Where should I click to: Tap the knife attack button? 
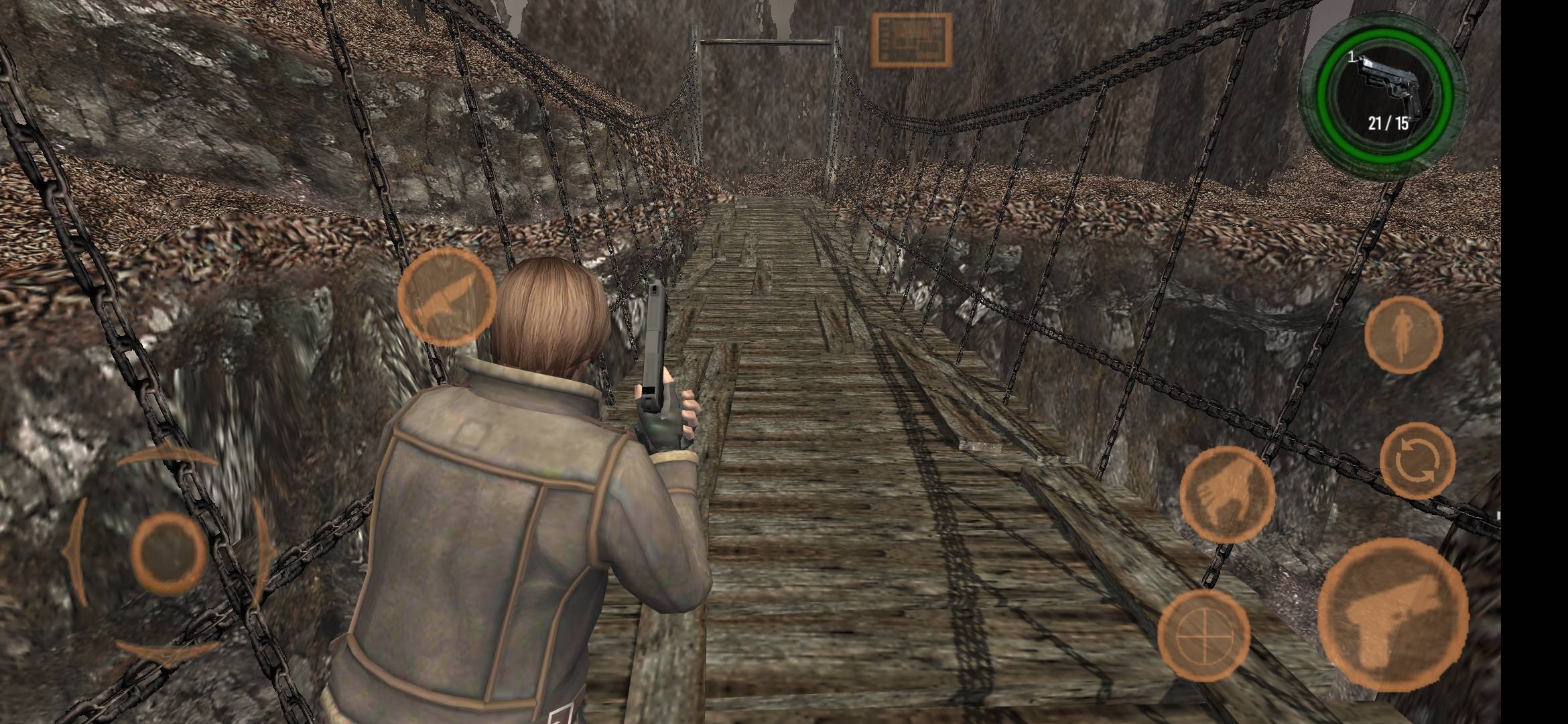446,298
